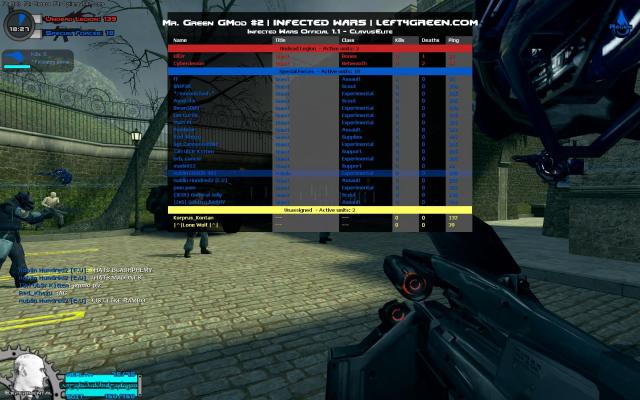This screenshot has width=640, height=400.
Task: Click the latest chat message line
Action: pos(80,299)
